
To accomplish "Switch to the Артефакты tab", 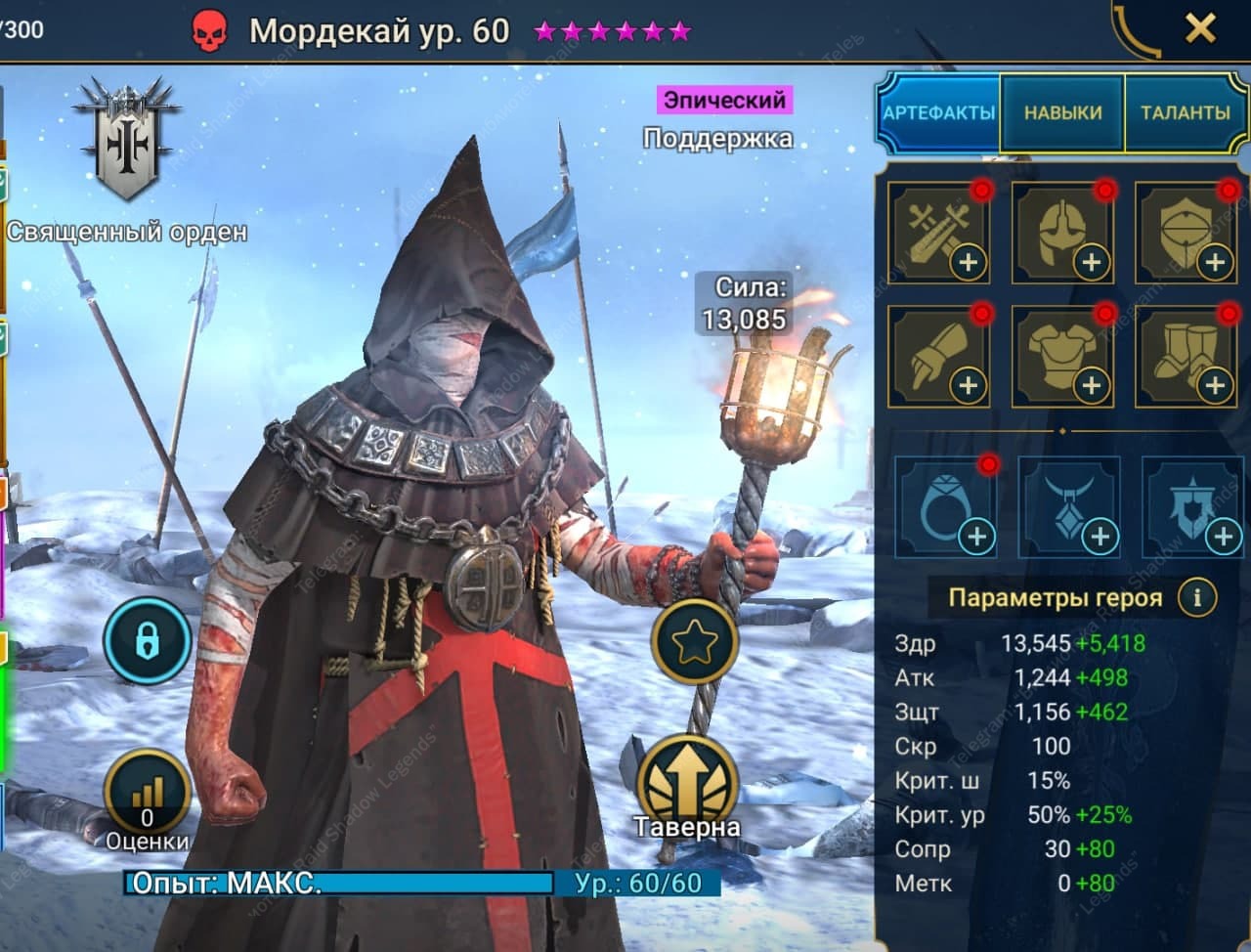I will pos(938,112).
